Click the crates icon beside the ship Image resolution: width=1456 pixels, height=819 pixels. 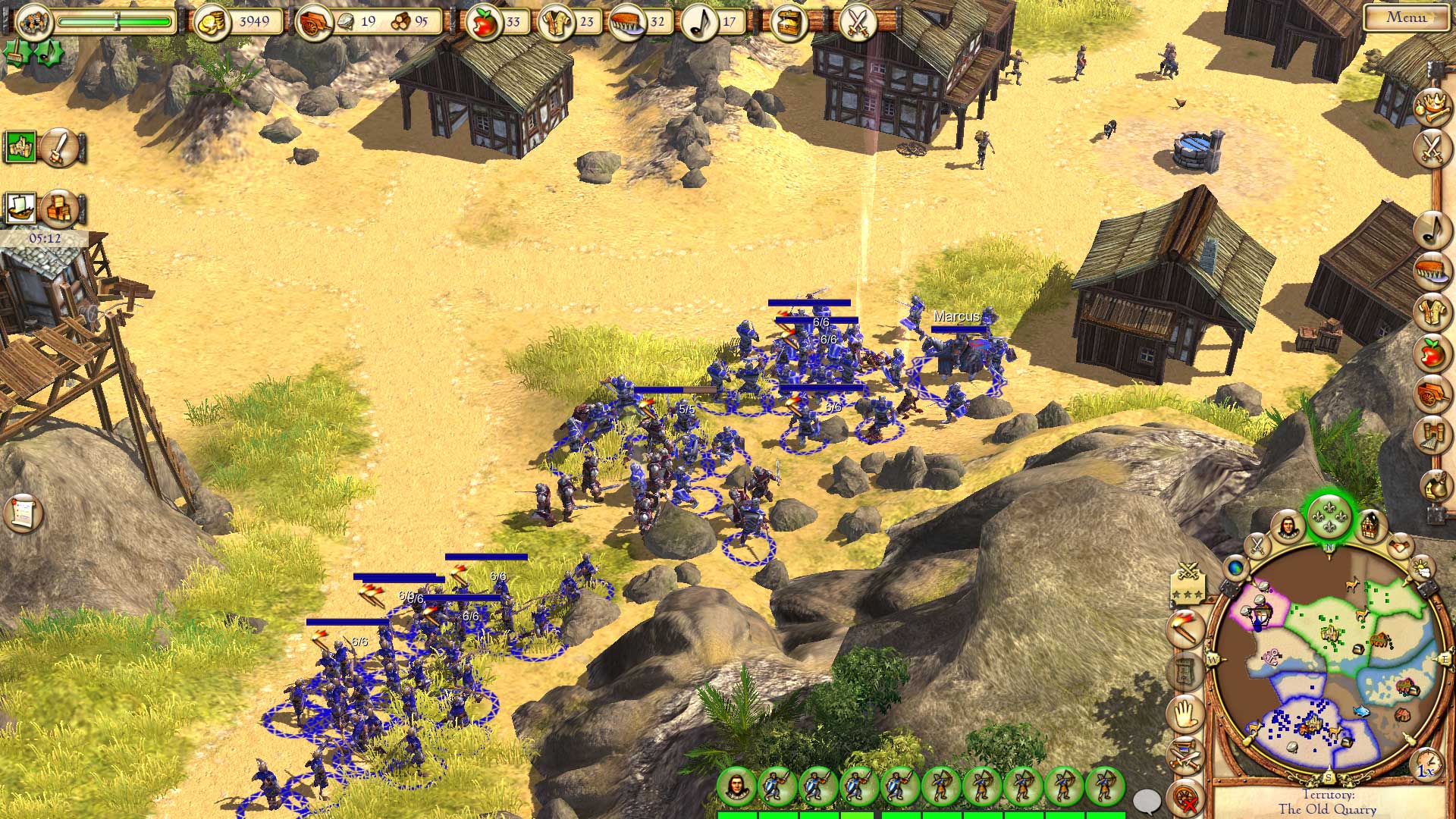59,208
